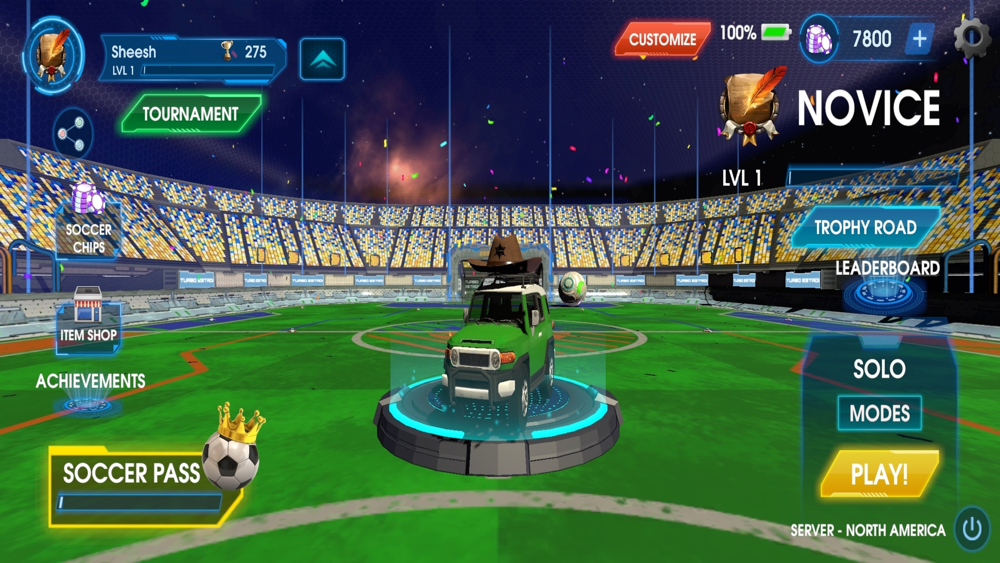
Task: Open the Tournament menu
Action: [190, 114]
